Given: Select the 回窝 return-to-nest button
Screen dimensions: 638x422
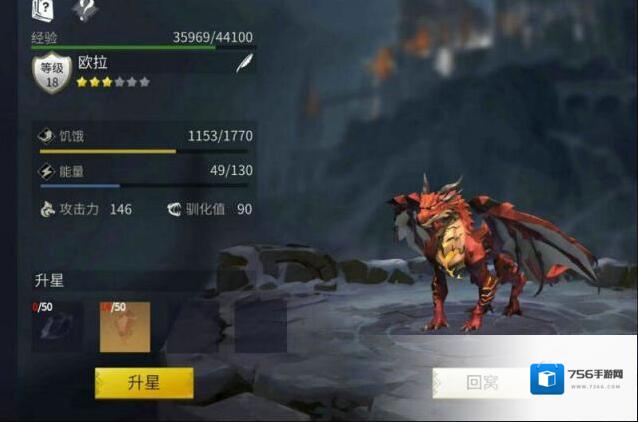Looking at the screenshot, I should click(x=480, y=383).
